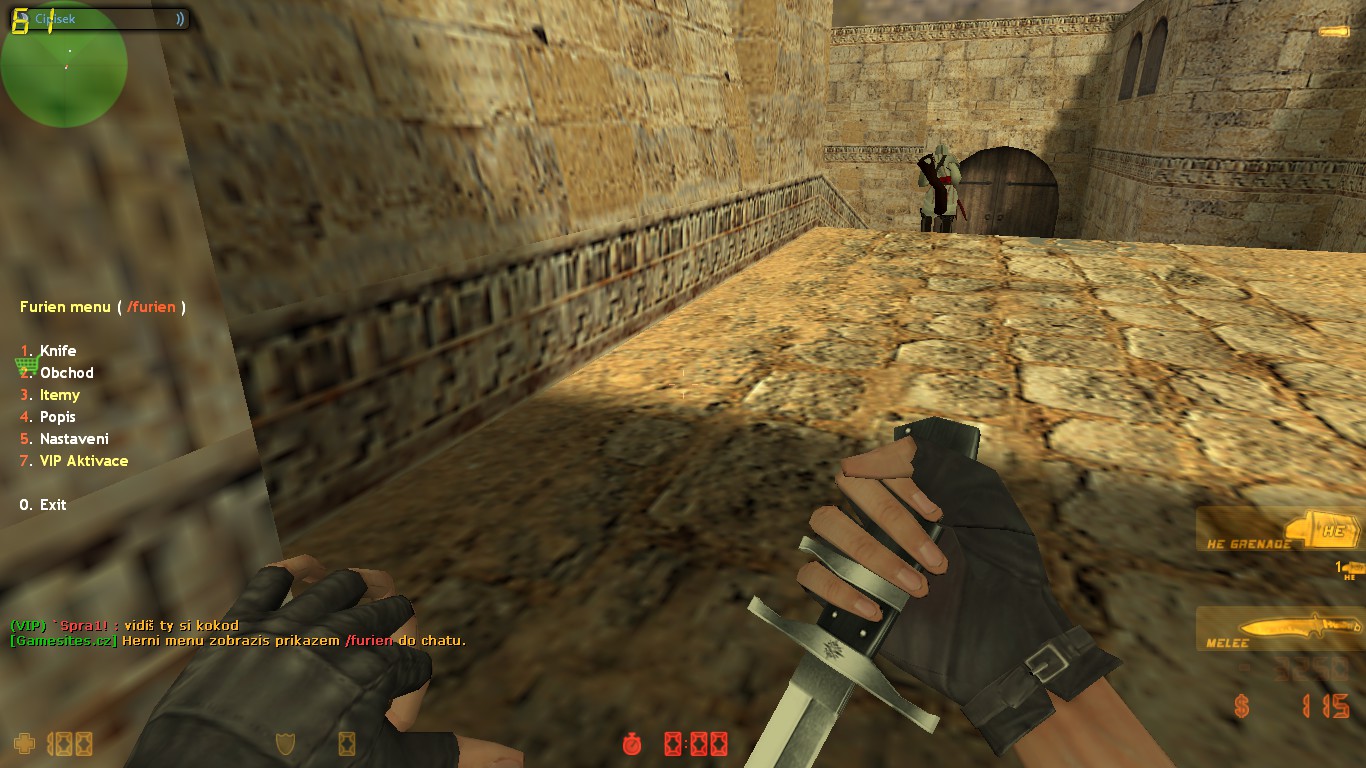
Task: Activate the VIP Aktivace option
Action: [83, 461]
